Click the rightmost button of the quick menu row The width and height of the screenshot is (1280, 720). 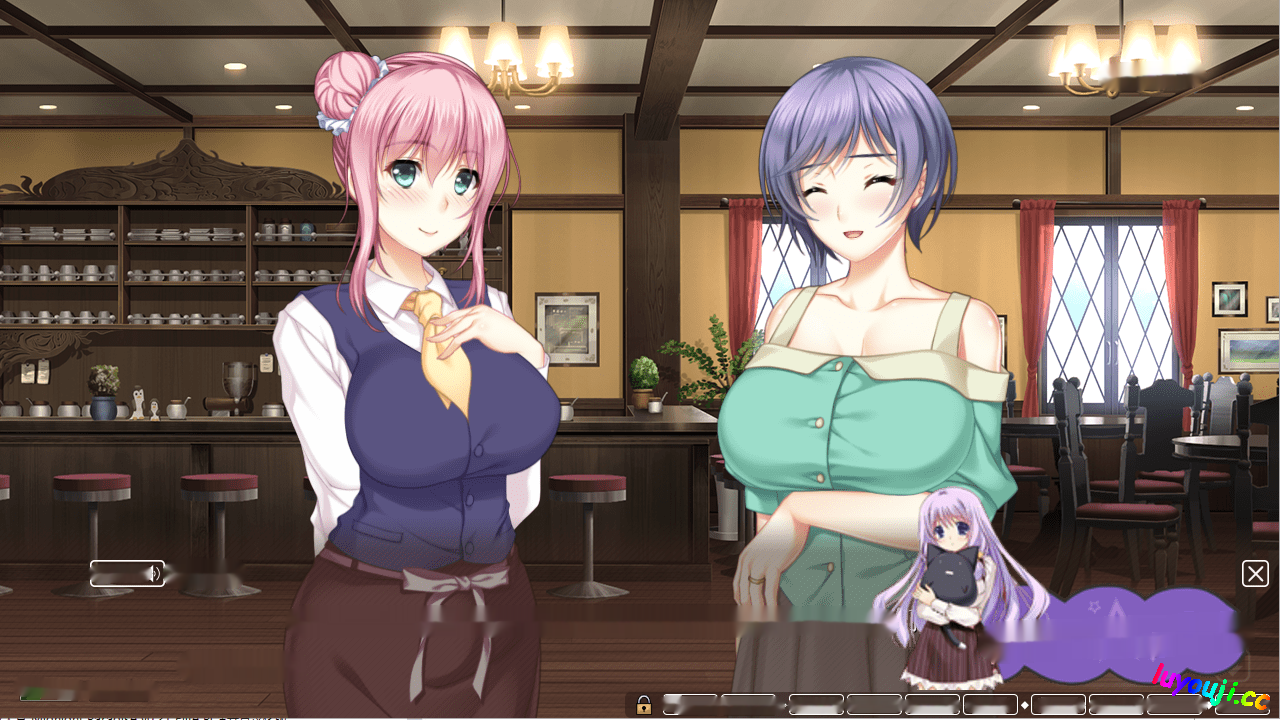1245,706
